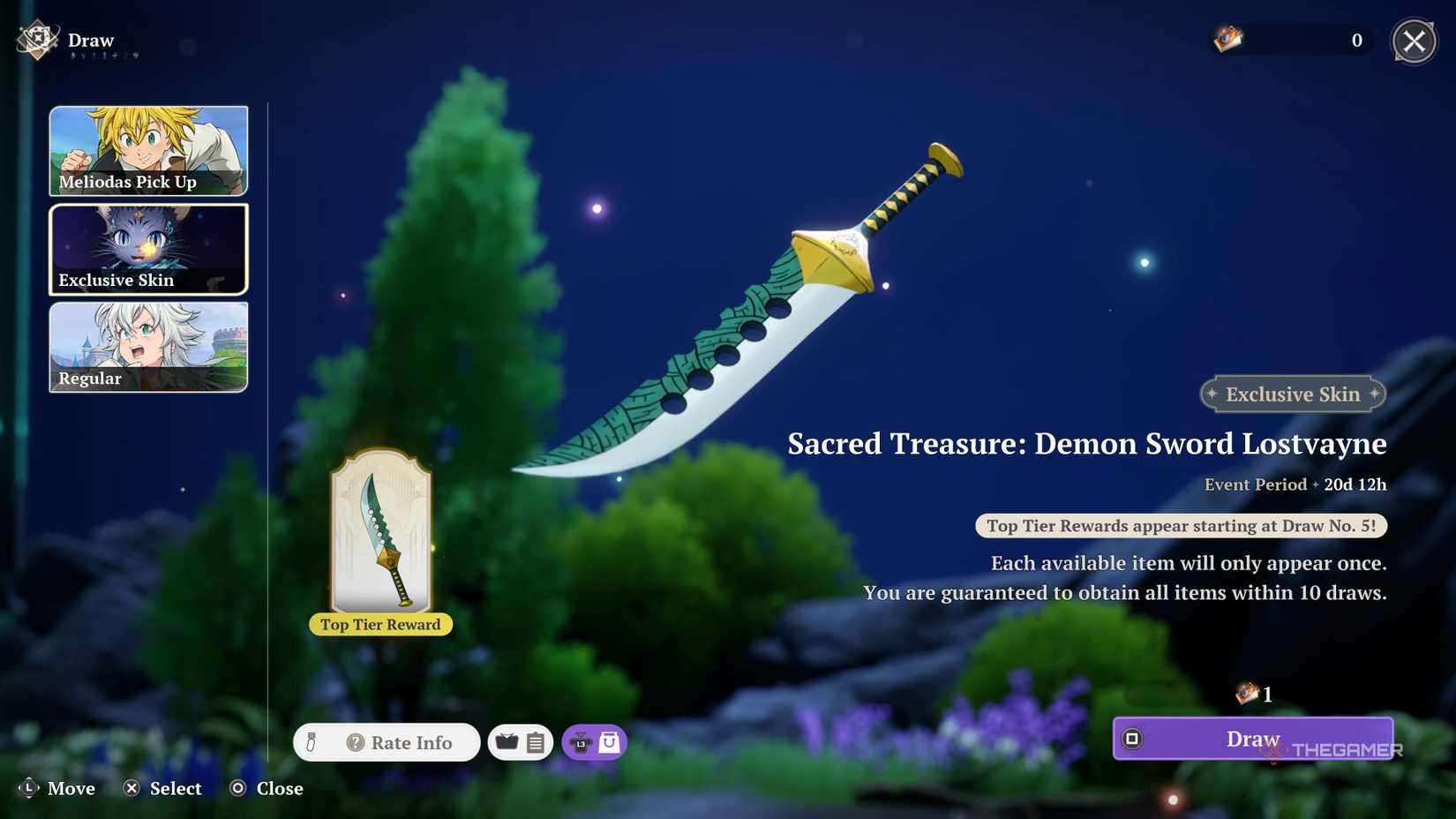
Task: Click the draw ticket icon in top bar
Action: [1226, 39]
